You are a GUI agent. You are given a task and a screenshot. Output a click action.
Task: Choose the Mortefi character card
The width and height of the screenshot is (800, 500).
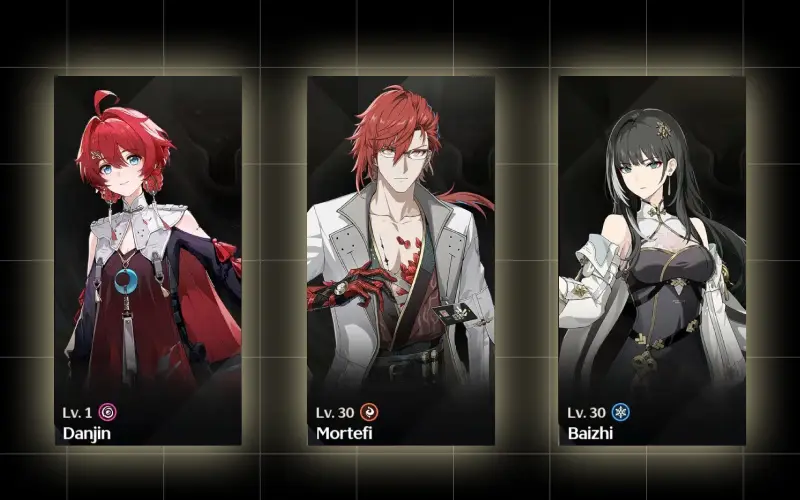pos(400,260)
